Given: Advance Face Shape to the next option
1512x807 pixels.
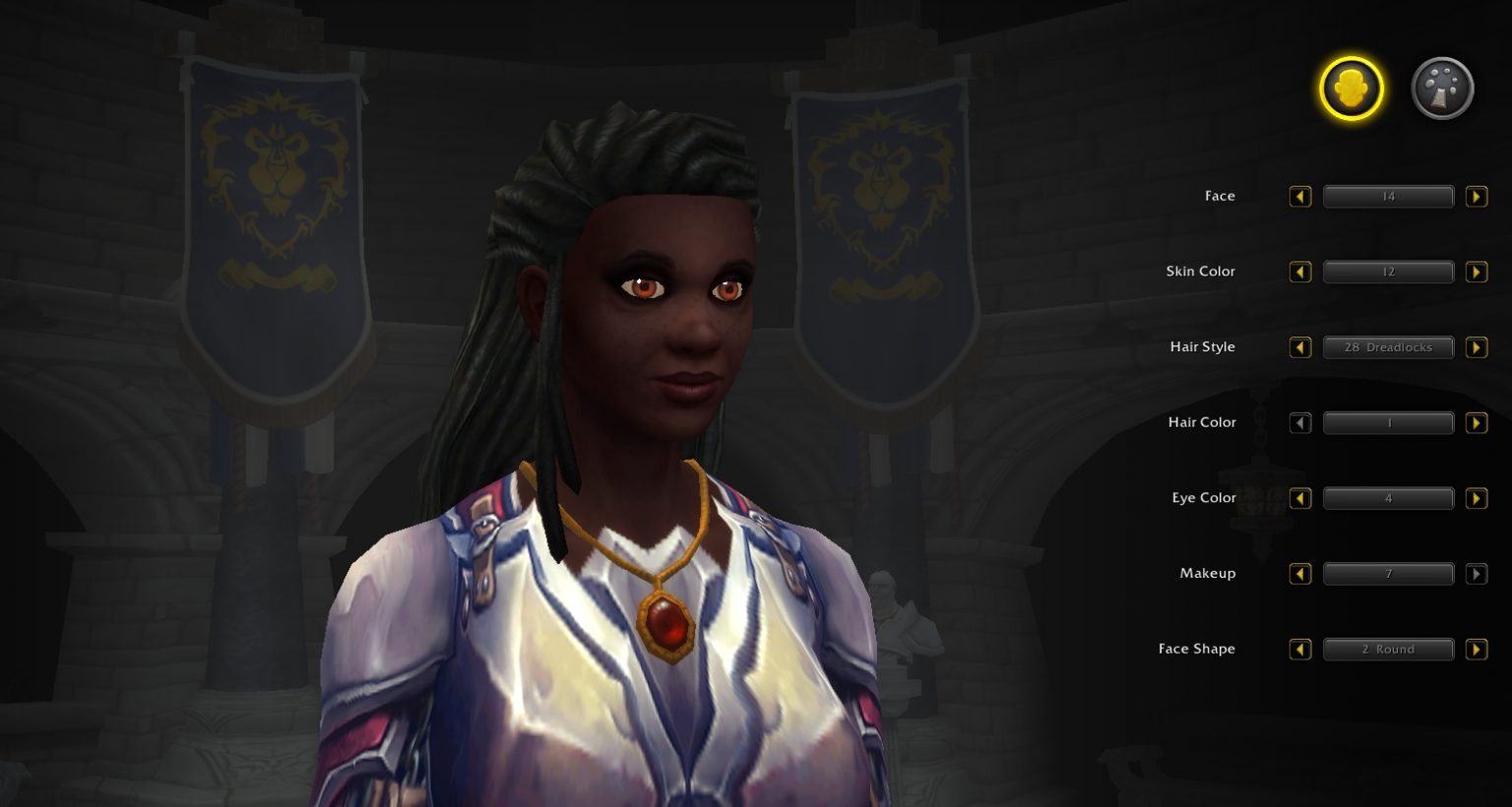Looking at the screenshot, I should click(1477, 649).
